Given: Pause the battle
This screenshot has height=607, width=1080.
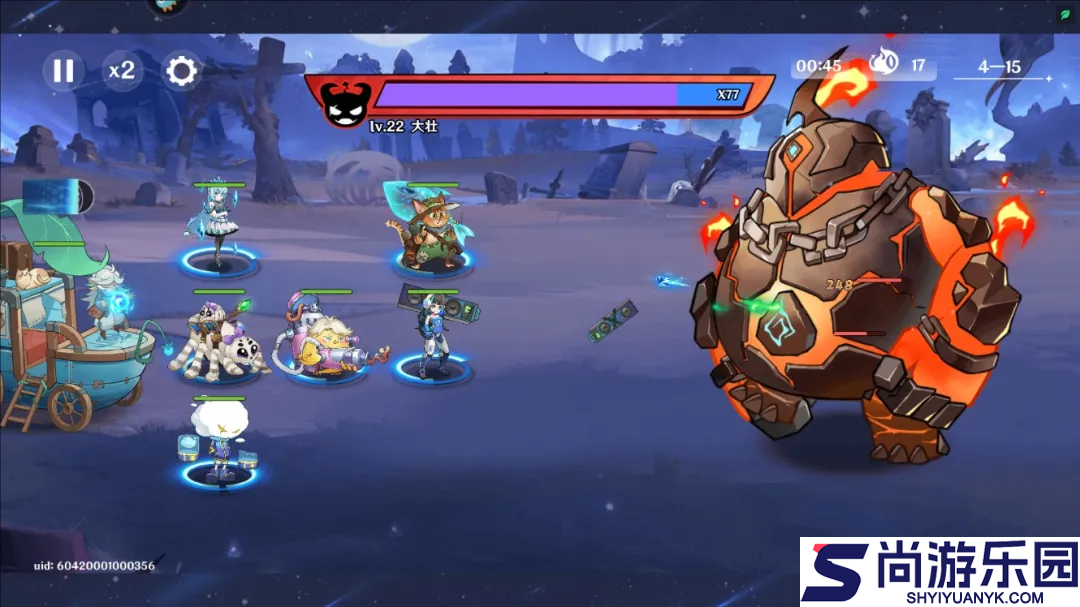Looking at the screenshot, I should [63, 70].
